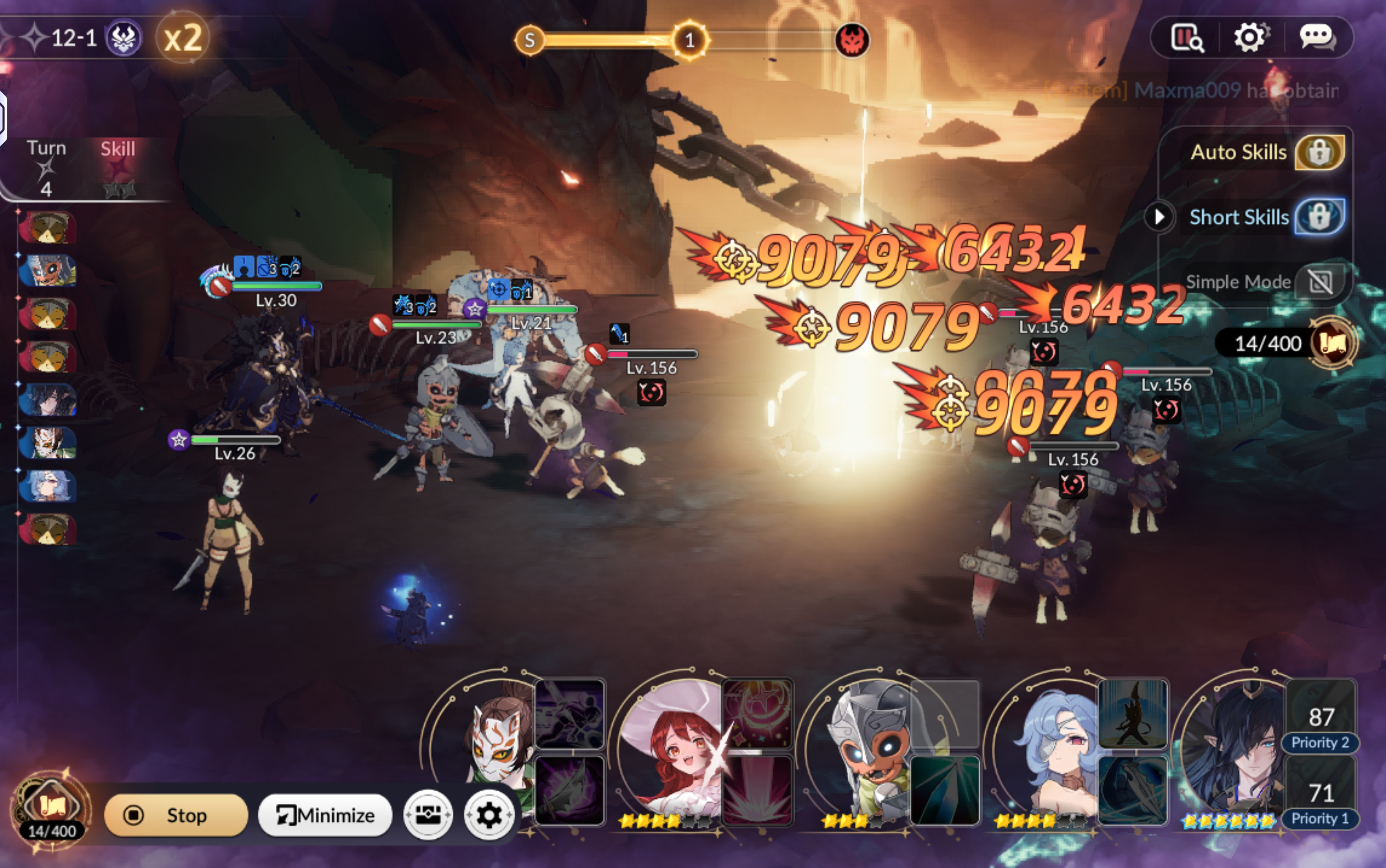Stop the auto battle

[x=176, y=815]
